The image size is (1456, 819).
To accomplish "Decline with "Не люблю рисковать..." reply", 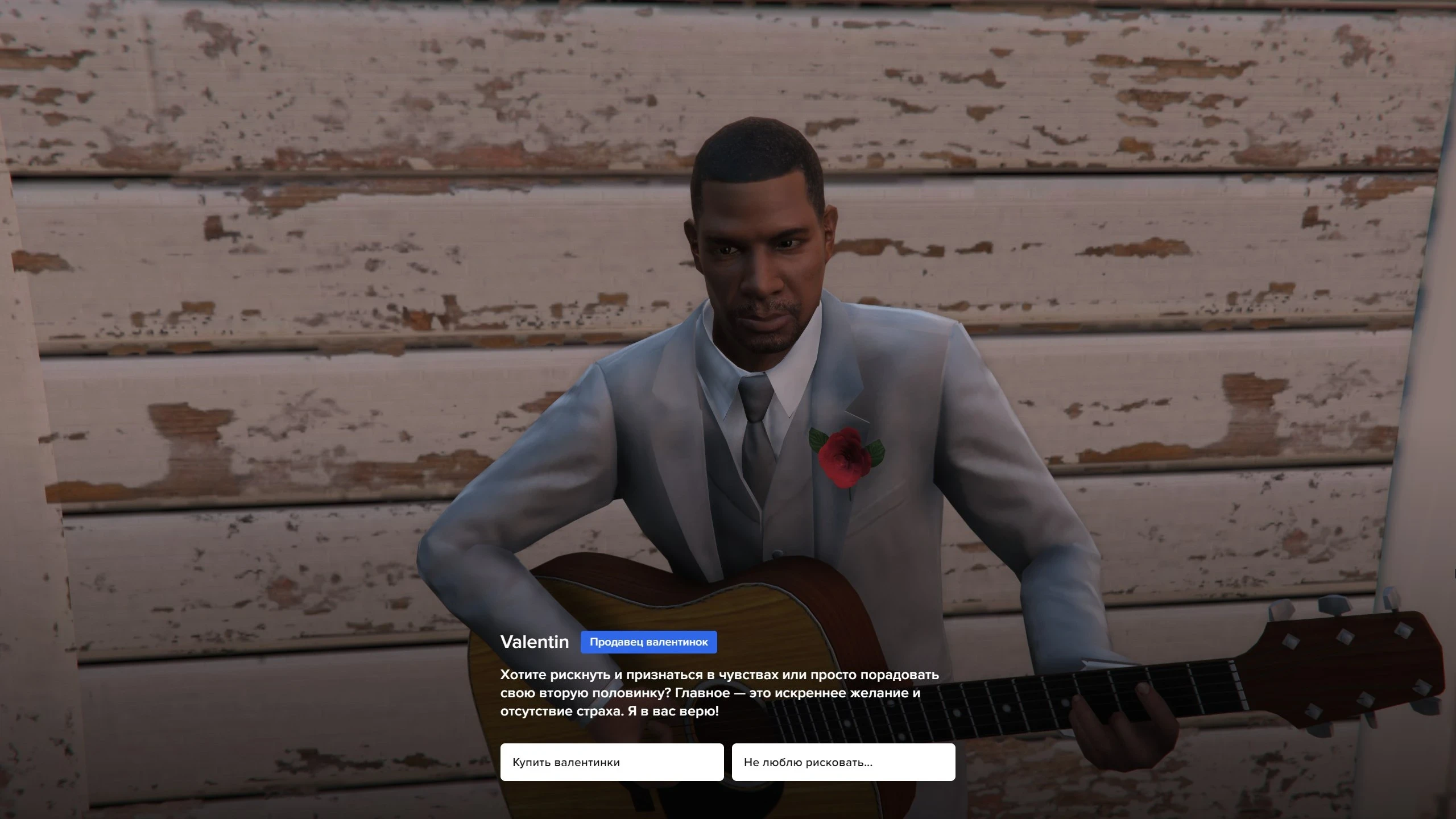I will tap(843, 762).
